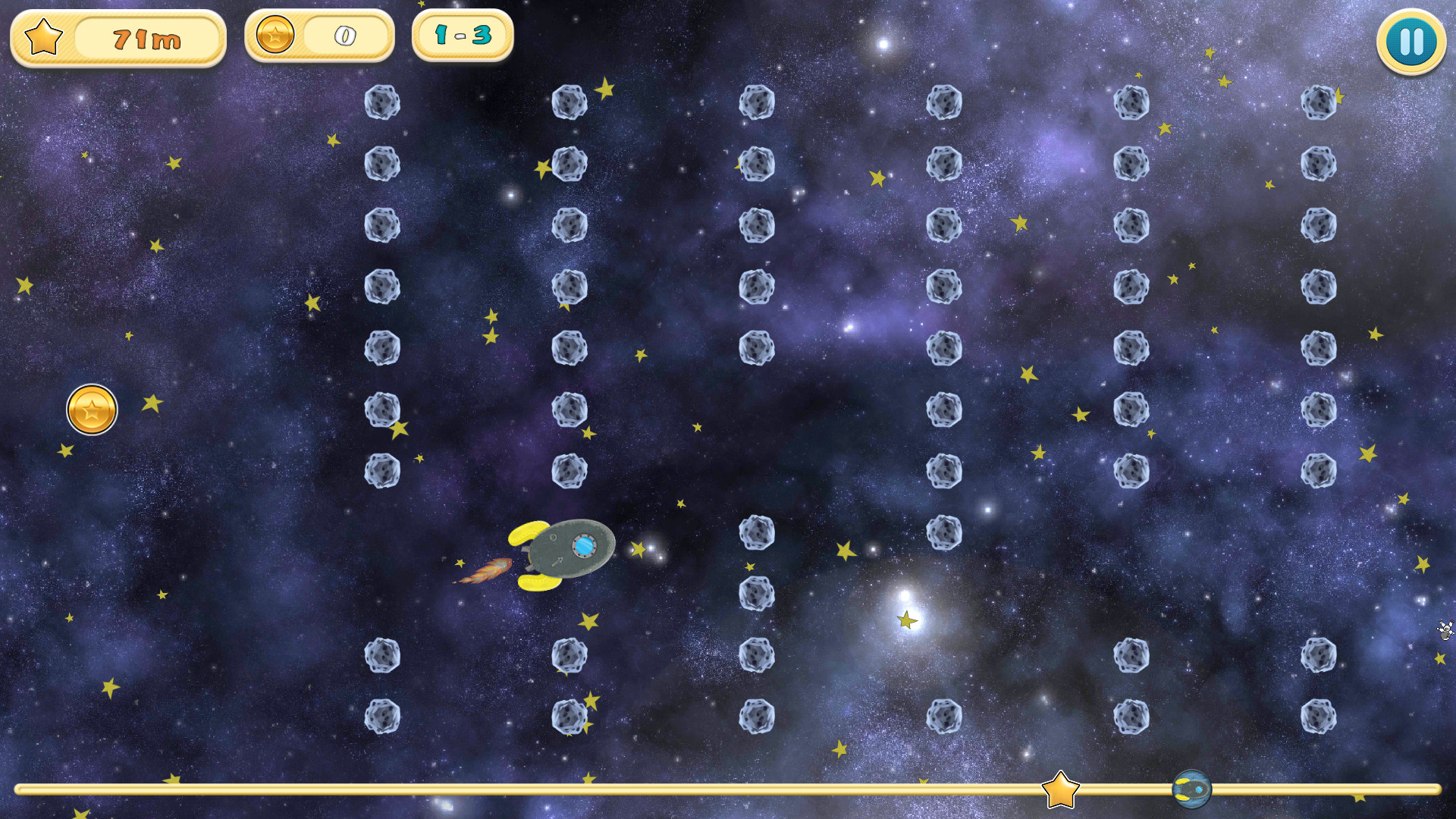Select the large coin pickup floating in space
This screenshot has height=819, width=1456.
click(93, 409)
